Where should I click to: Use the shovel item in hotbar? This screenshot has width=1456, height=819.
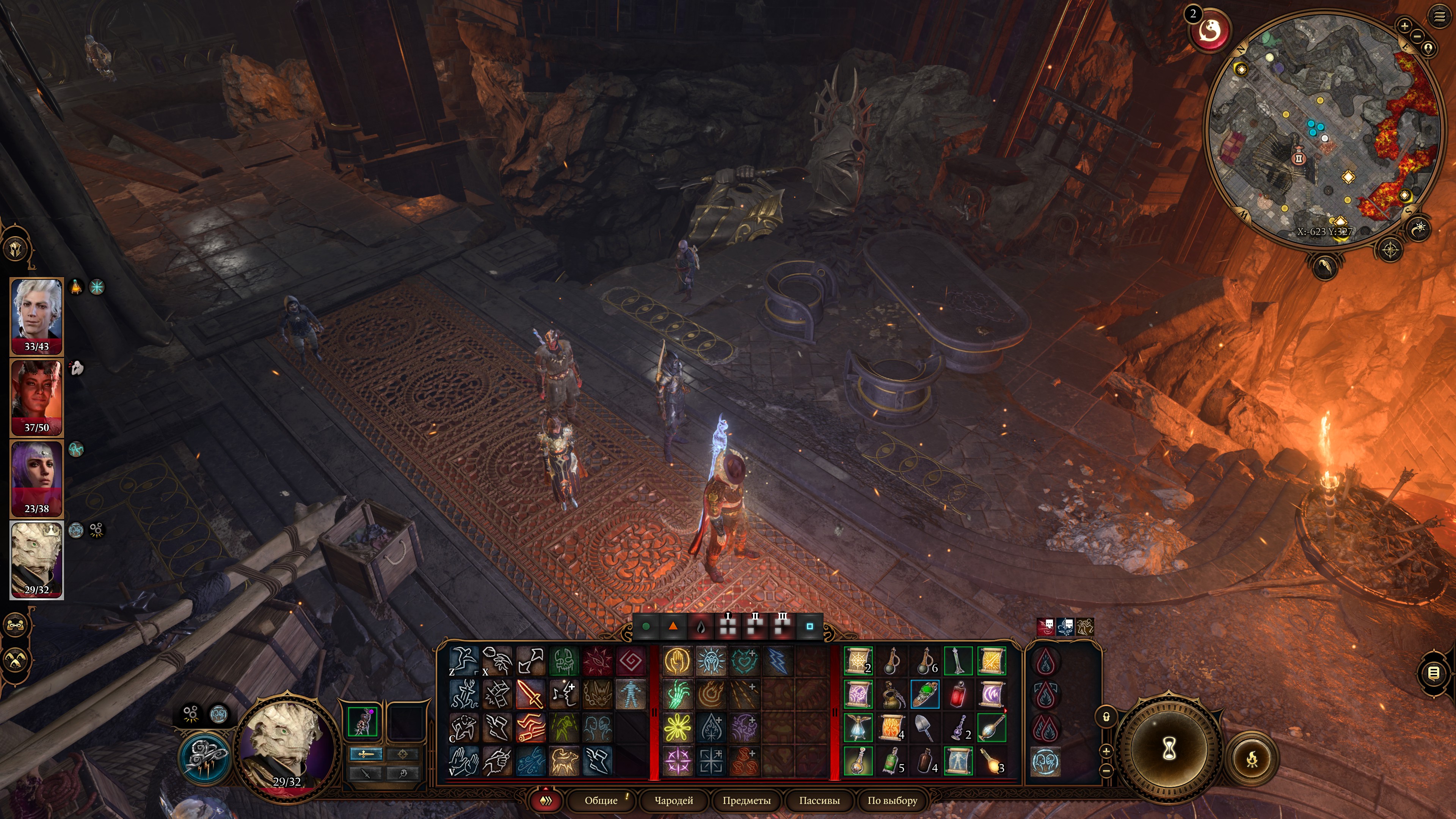pos(925,728)
